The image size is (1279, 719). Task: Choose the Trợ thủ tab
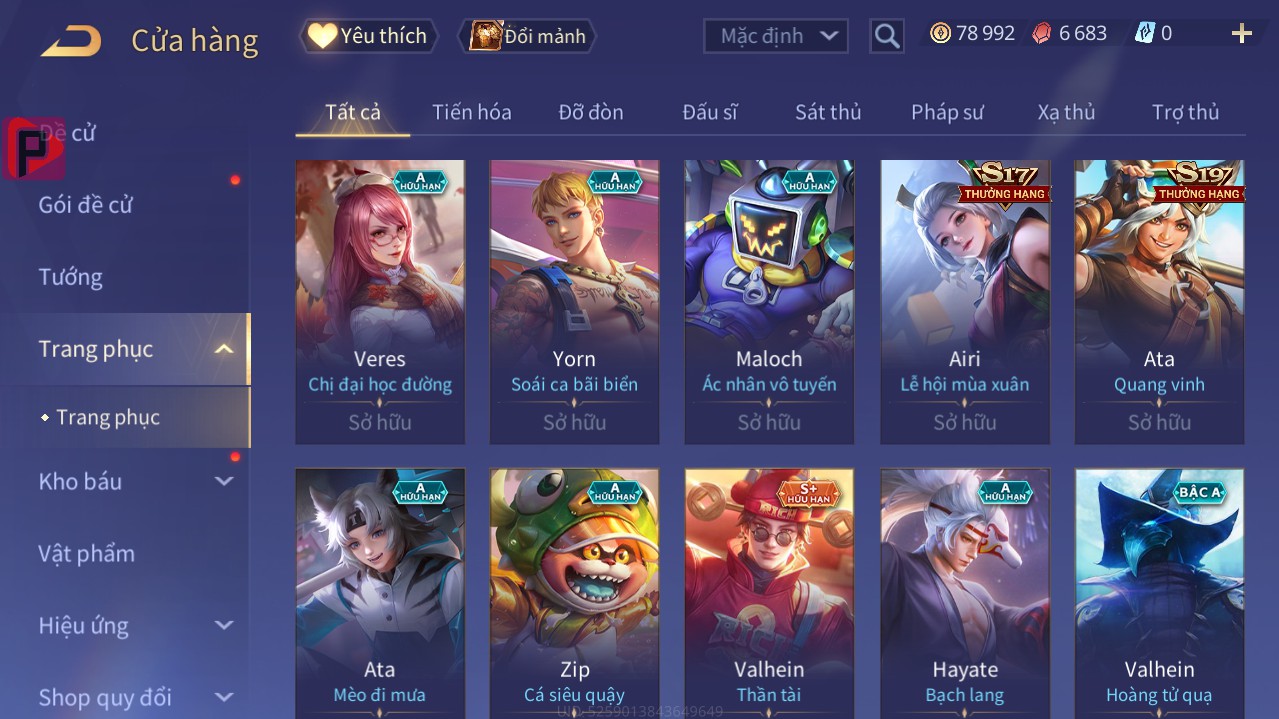[x=1184, y=112]
